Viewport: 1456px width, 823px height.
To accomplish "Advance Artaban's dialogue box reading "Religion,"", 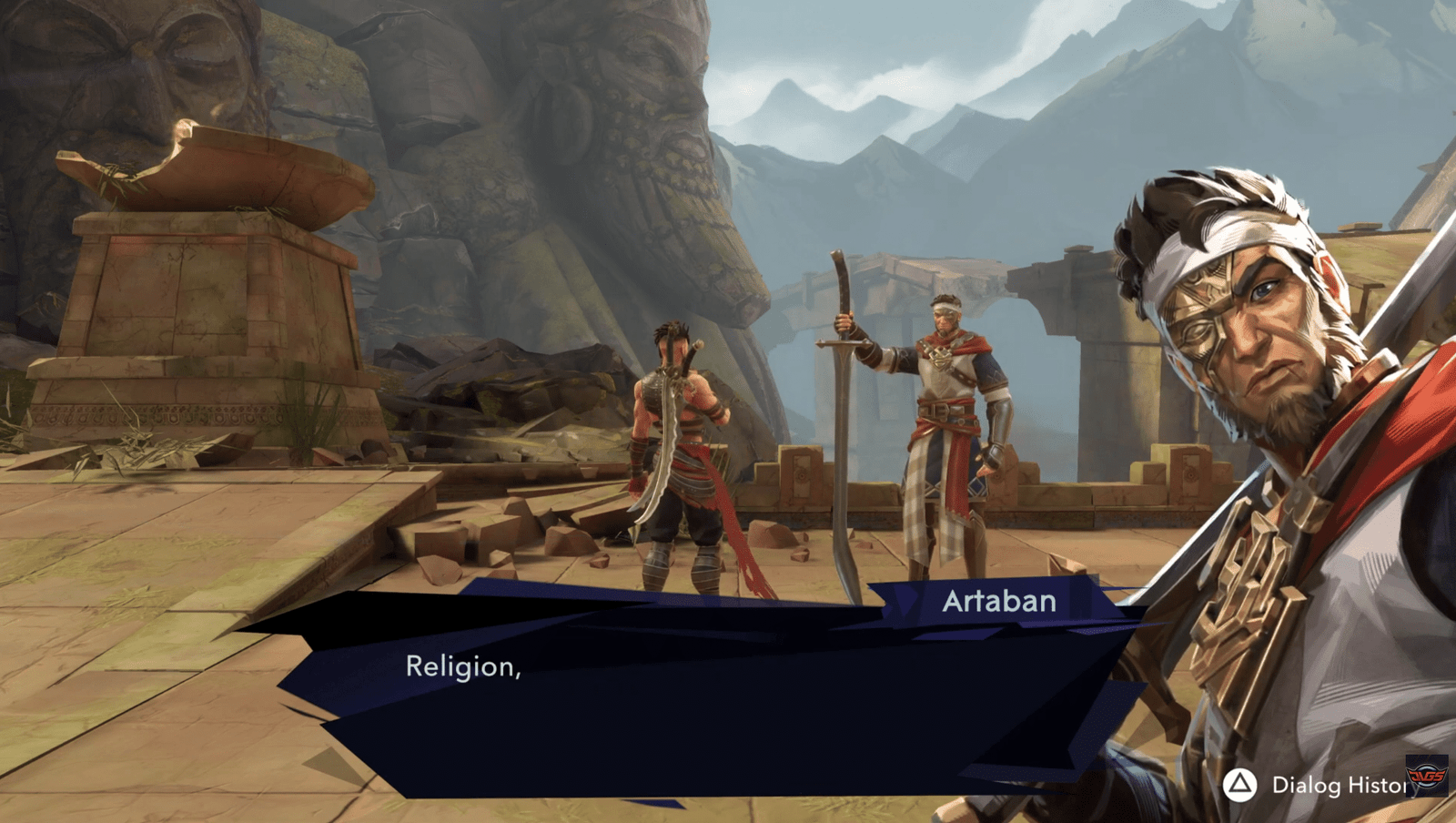I will point(710,701).
